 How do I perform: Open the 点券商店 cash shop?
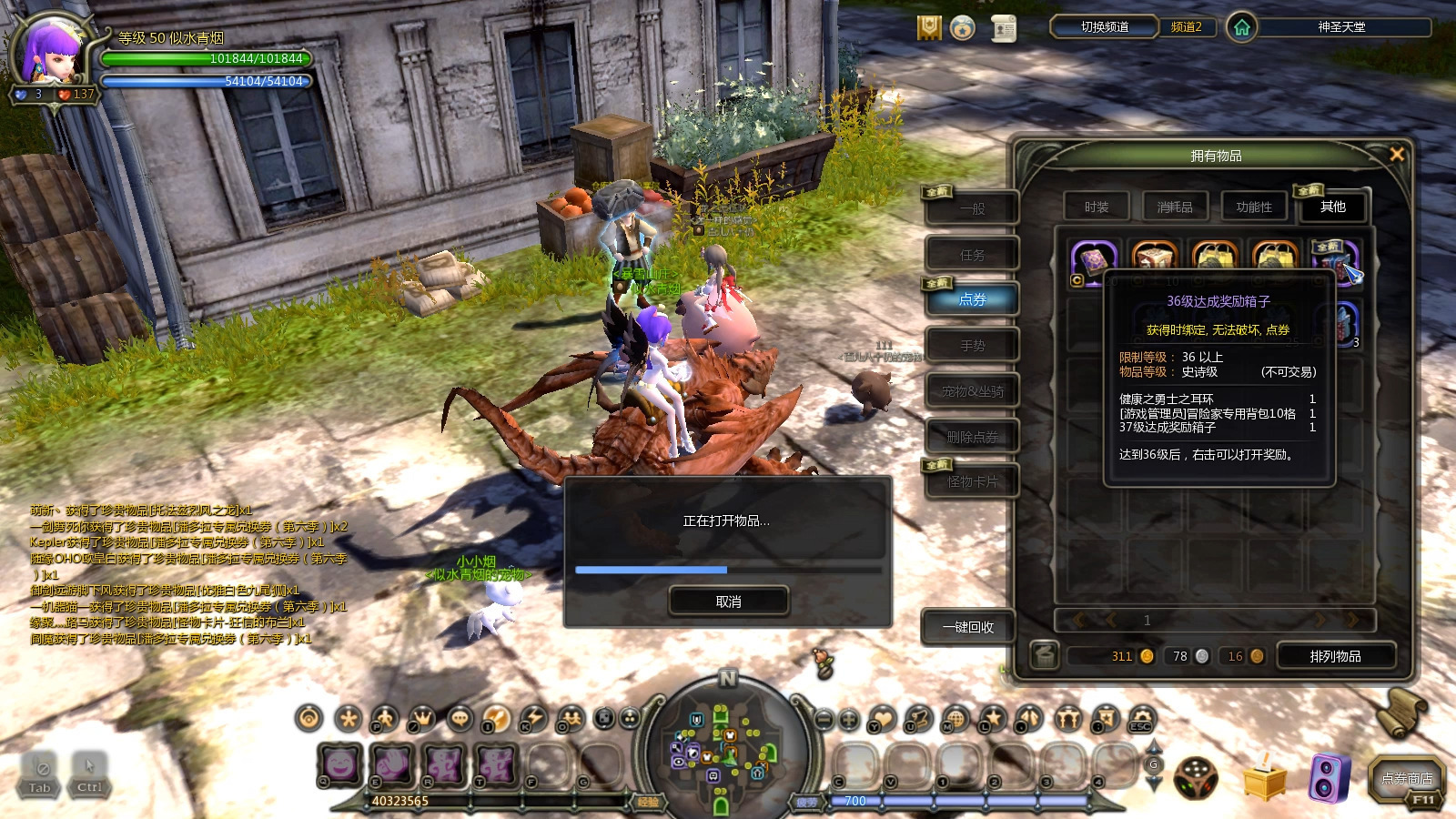[x=1407, y=780]
